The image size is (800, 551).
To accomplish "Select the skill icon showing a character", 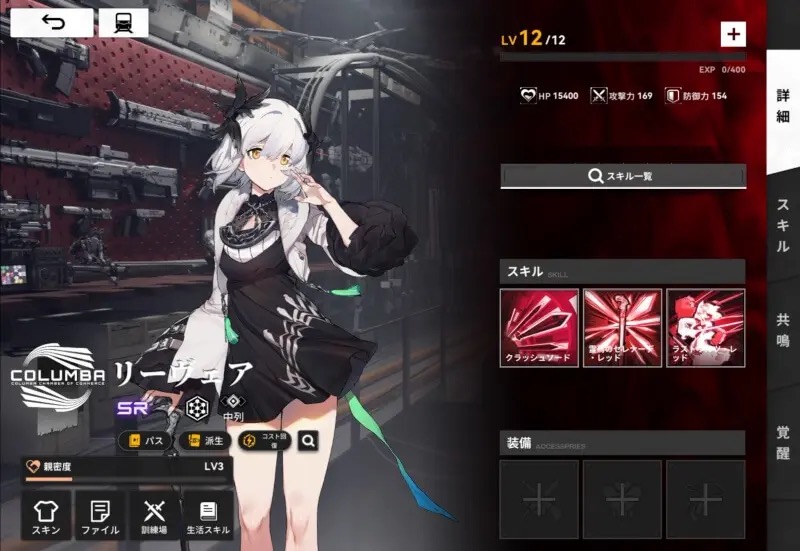I will [705, 328].
